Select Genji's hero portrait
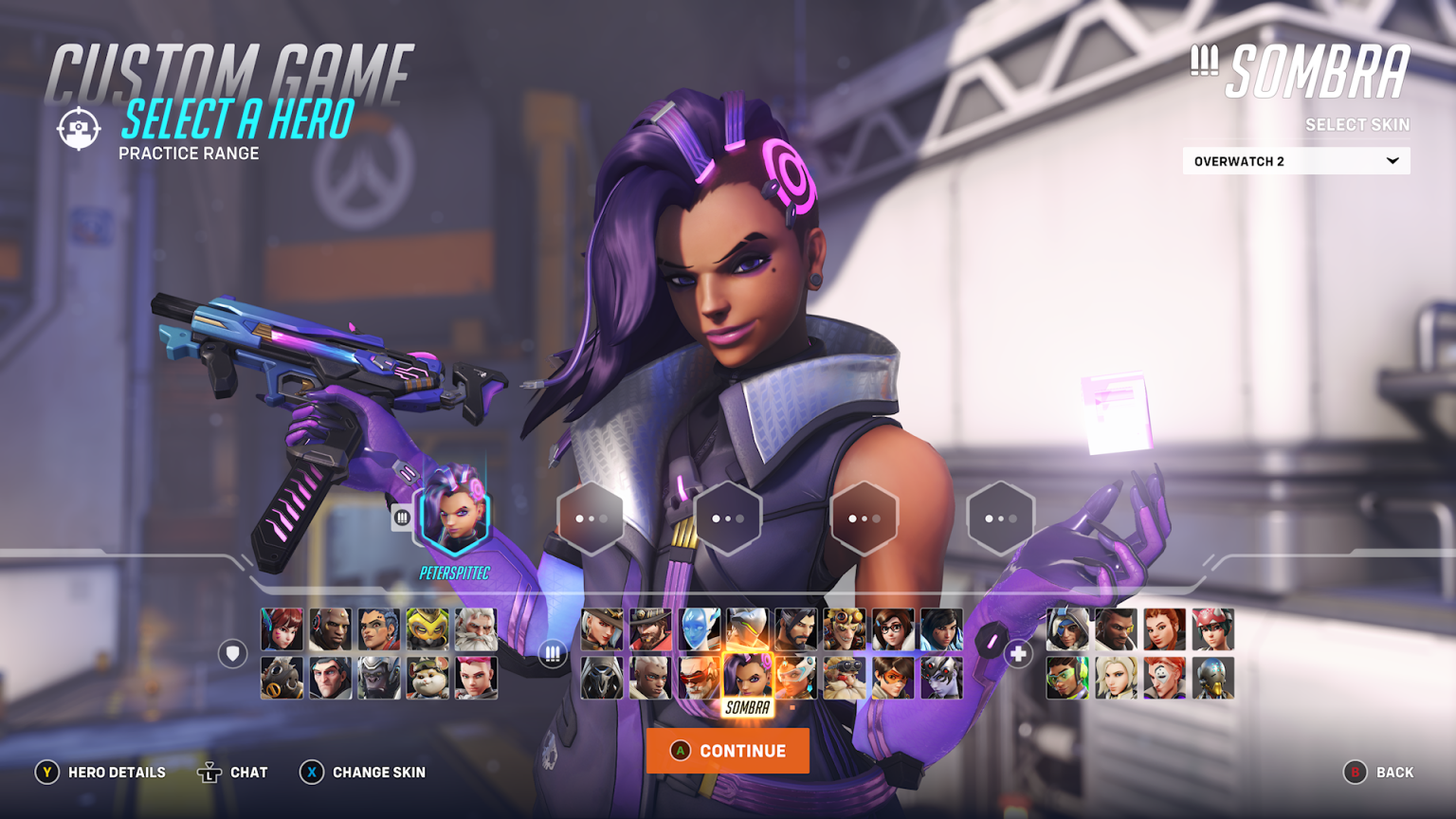1456x819 pixels. coord(748,628)
